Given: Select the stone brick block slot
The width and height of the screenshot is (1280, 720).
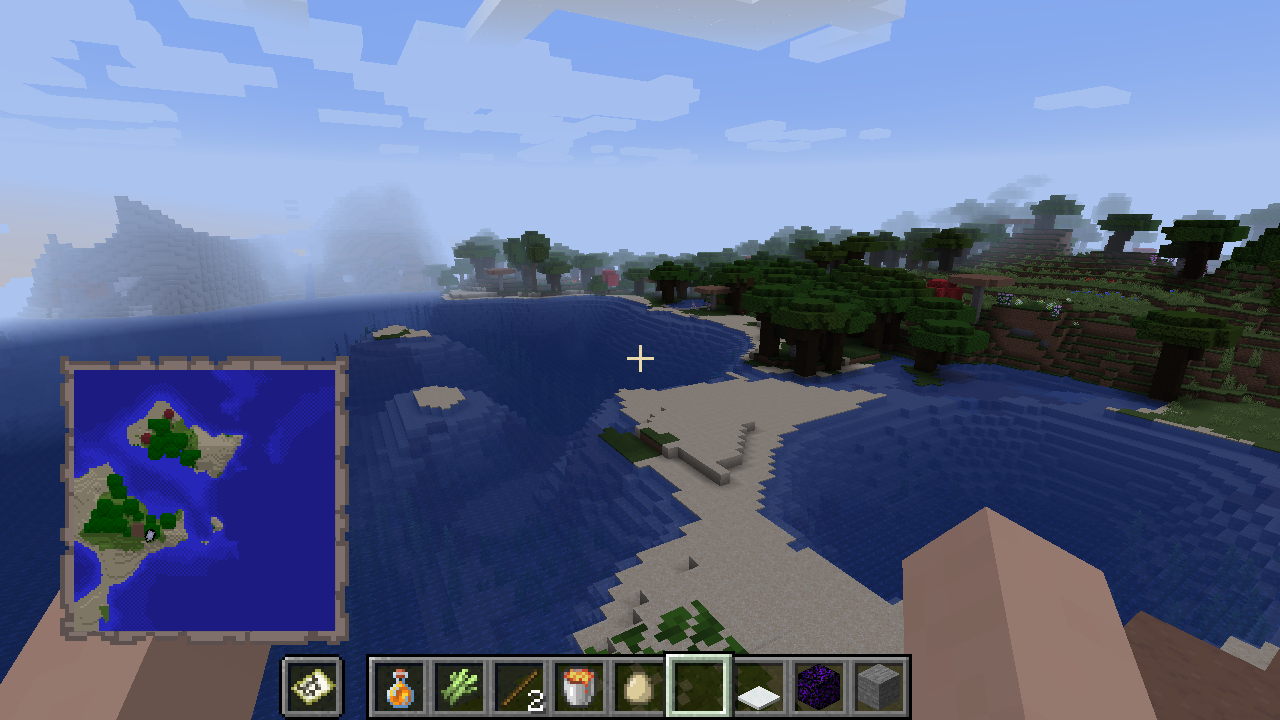Looking at the screenshot, I should 880,687.
